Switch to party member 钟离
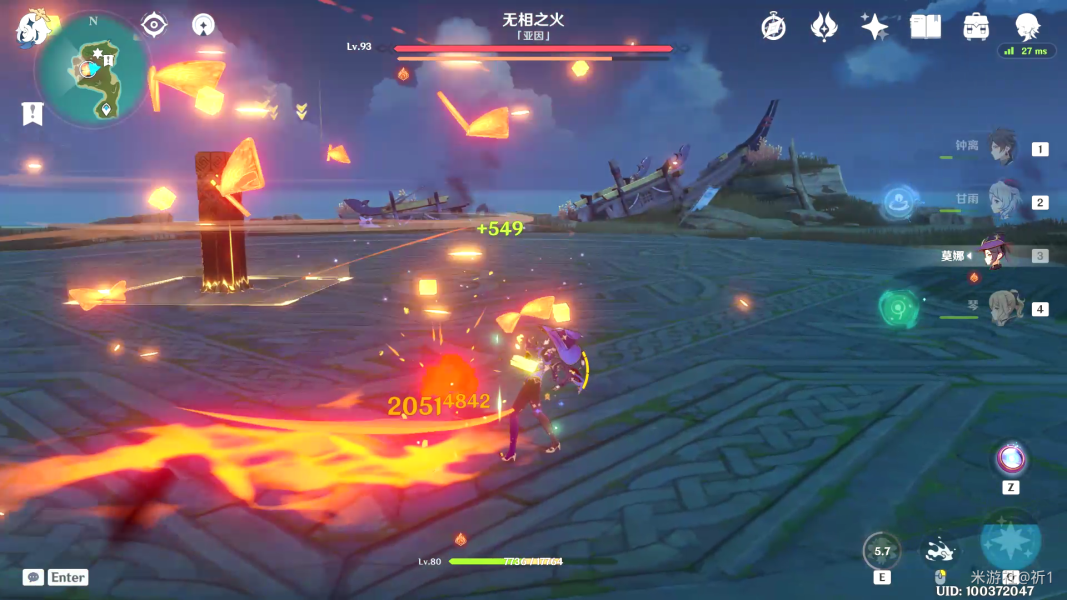The height and width of the screenshot is (600, 1067). pyautogui.click(x=1001, y=148)
